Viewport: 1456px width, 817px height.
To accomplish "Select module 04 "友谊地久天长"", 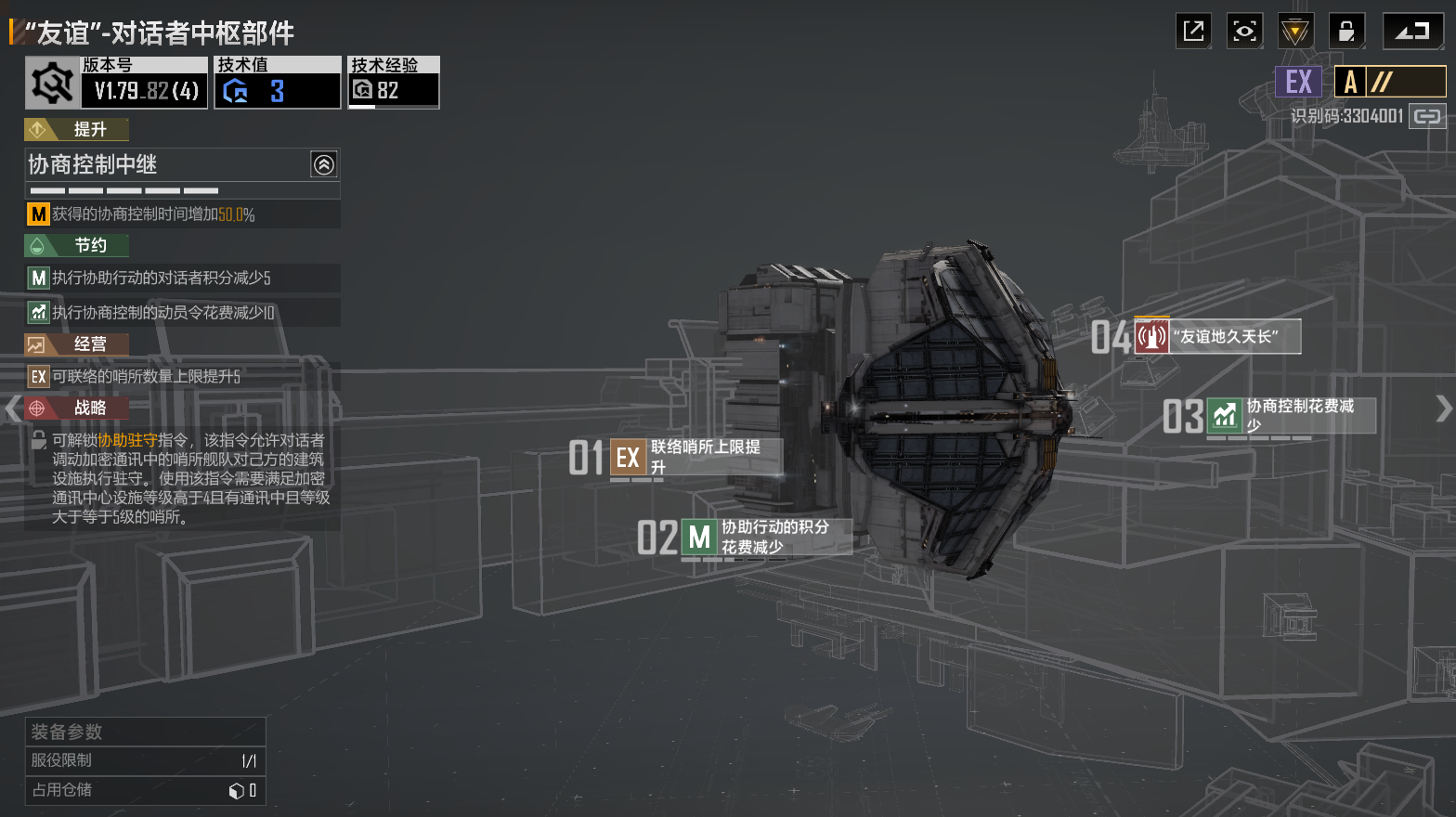I will pyautogui.click(x=1217, y=336).
